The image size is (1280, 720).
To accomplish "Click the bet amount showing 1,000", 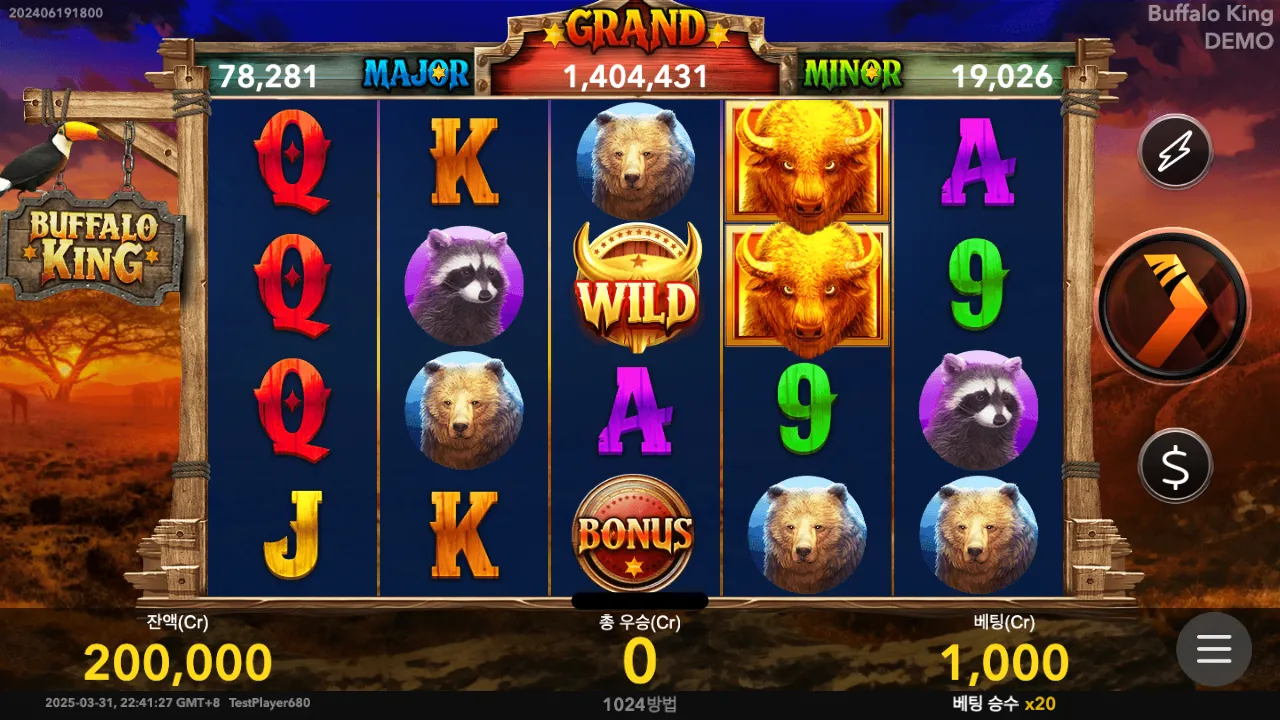I will click(x=1004, y=662).
